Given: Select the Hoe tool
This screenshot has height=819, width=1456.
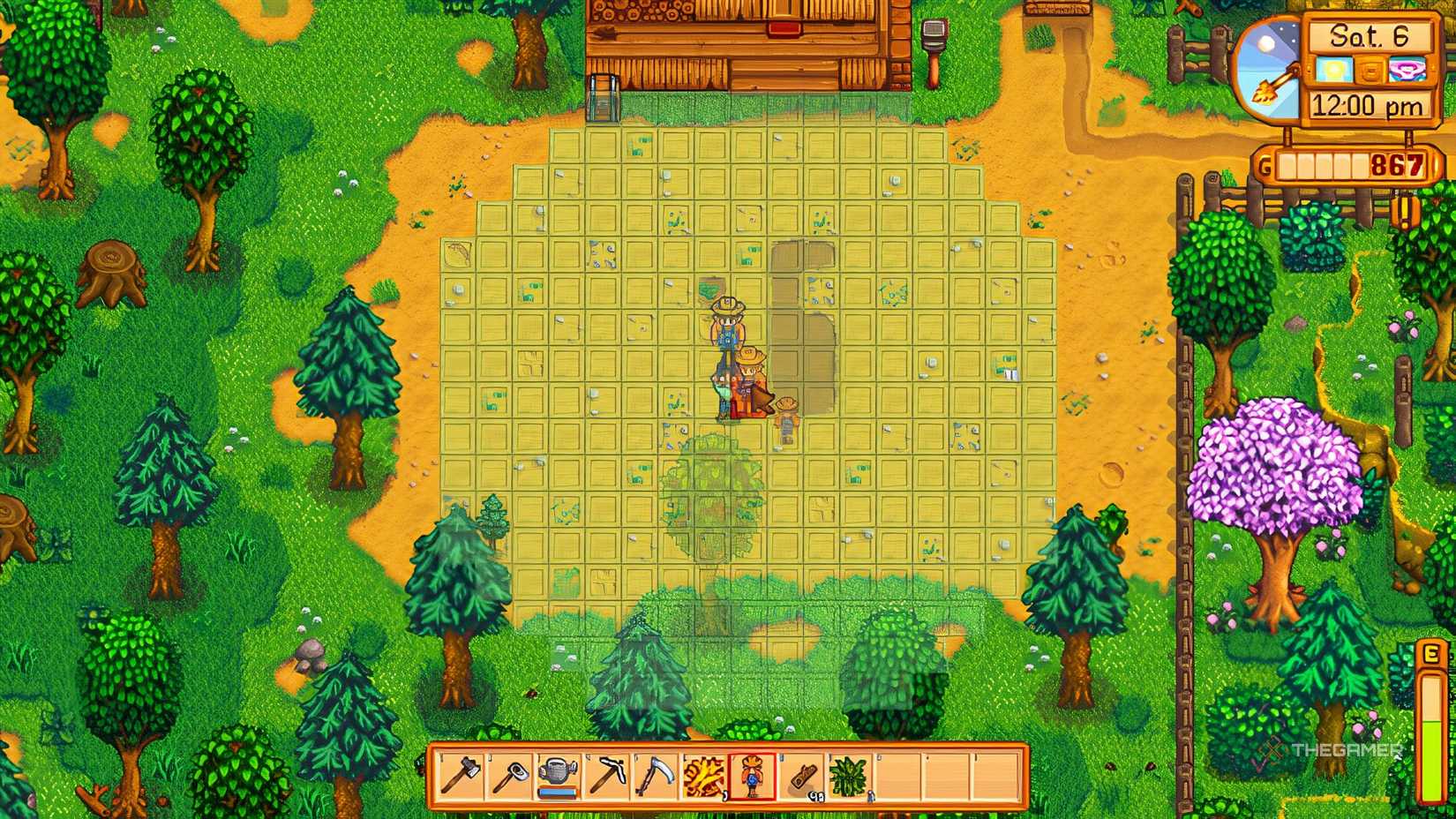Looking at the screenshot, I should point(510,775).
